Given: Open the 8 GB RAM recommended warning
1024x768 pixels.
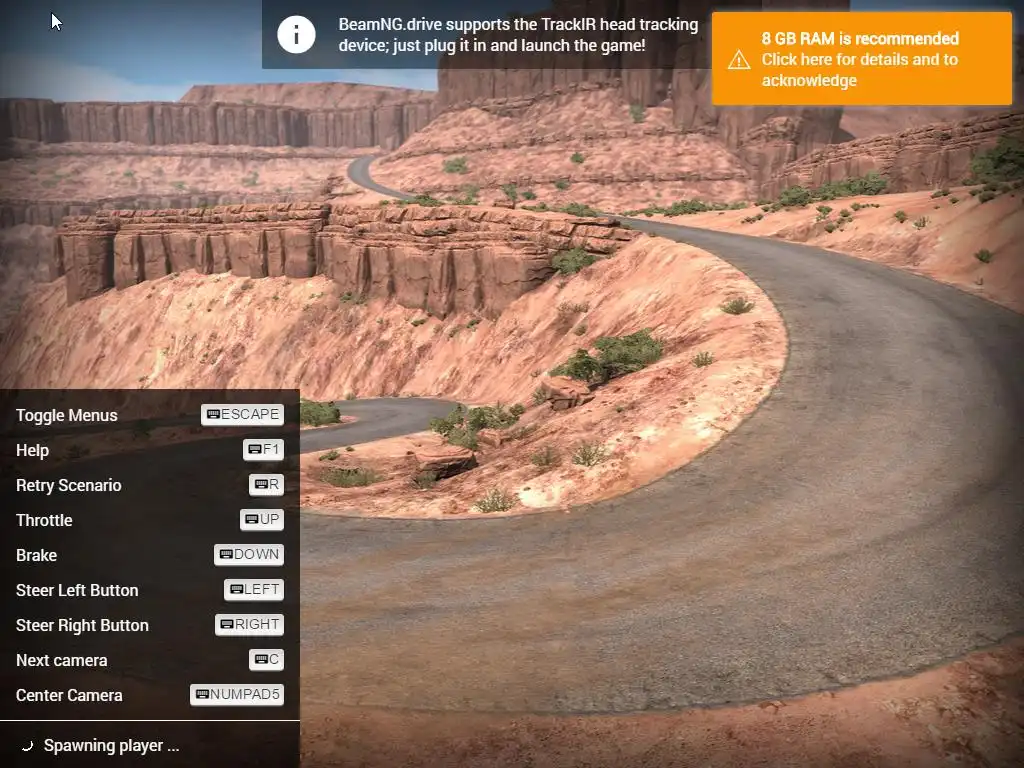Looking at the screenshot, I should click(860, 59).
